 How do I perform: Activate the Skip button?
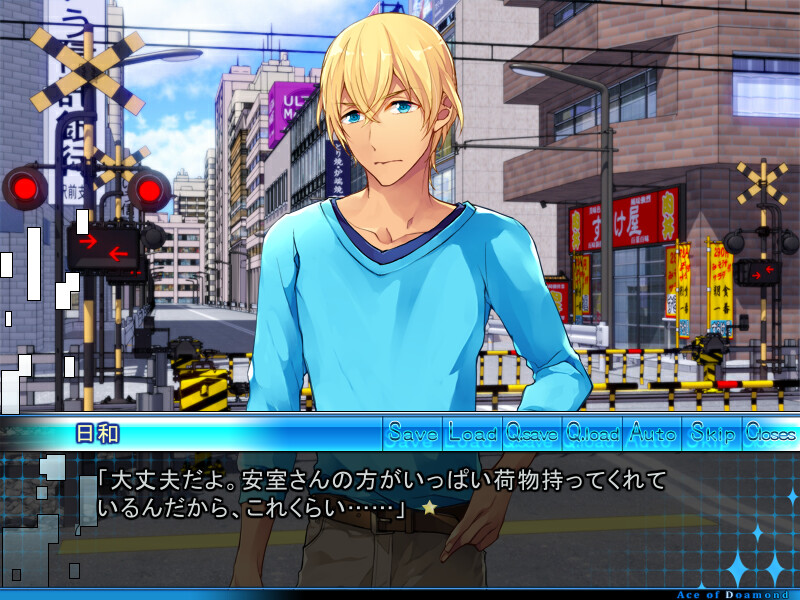[711, 434]
